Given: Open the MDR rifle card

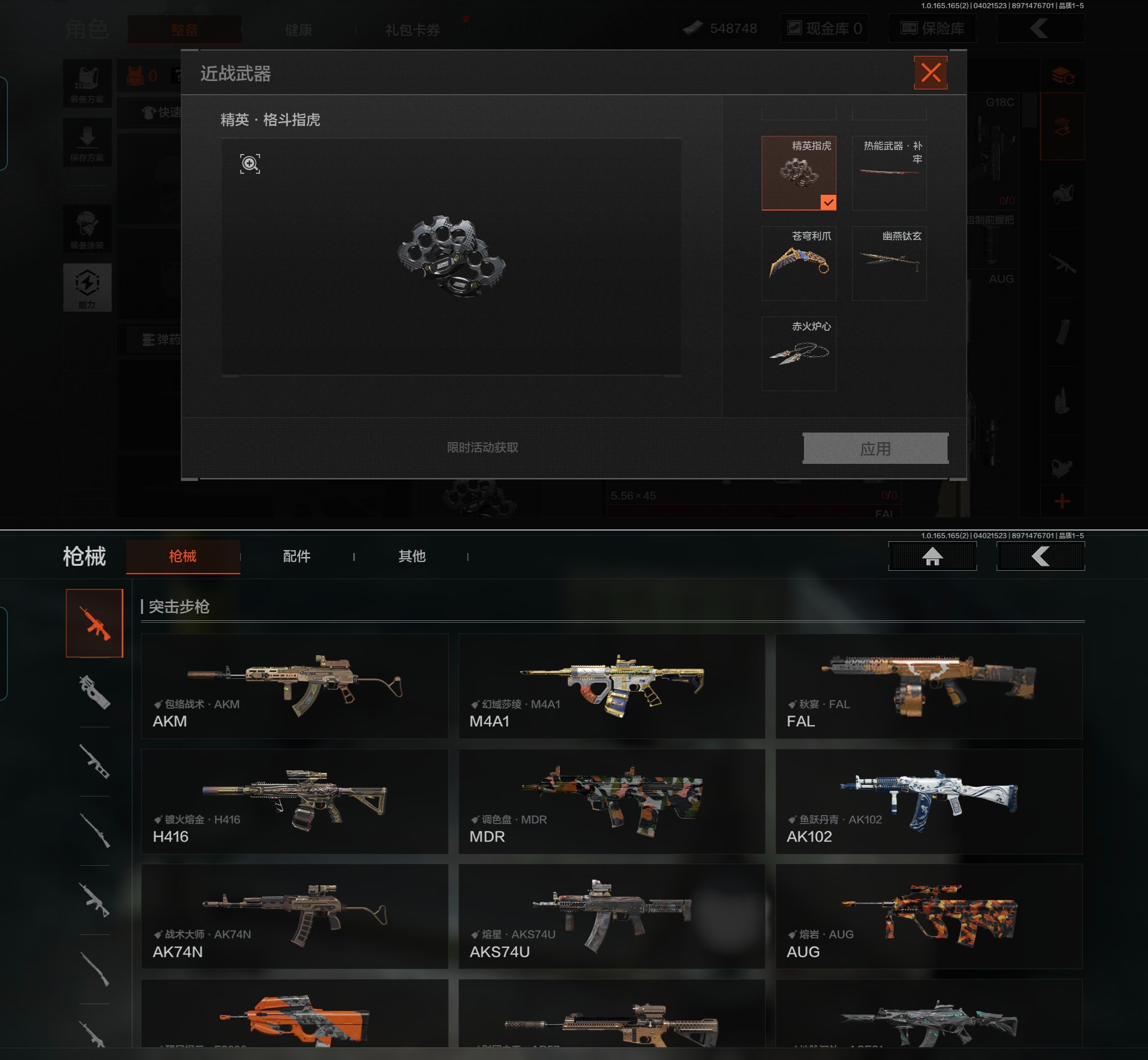Looking at the screenshot, I should [x=611, y=801].
